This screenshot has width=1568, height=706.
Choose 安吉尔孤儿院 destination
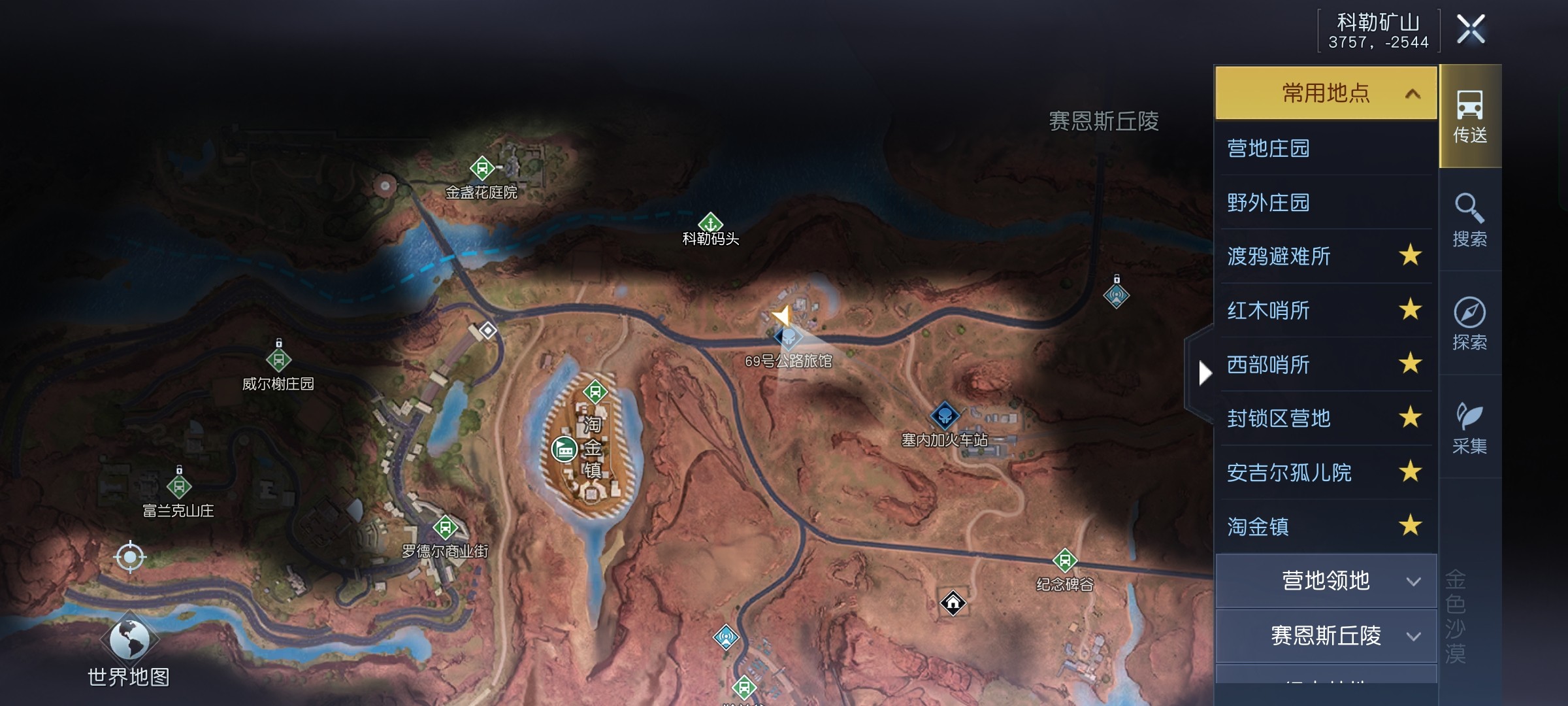(1289, 473)
